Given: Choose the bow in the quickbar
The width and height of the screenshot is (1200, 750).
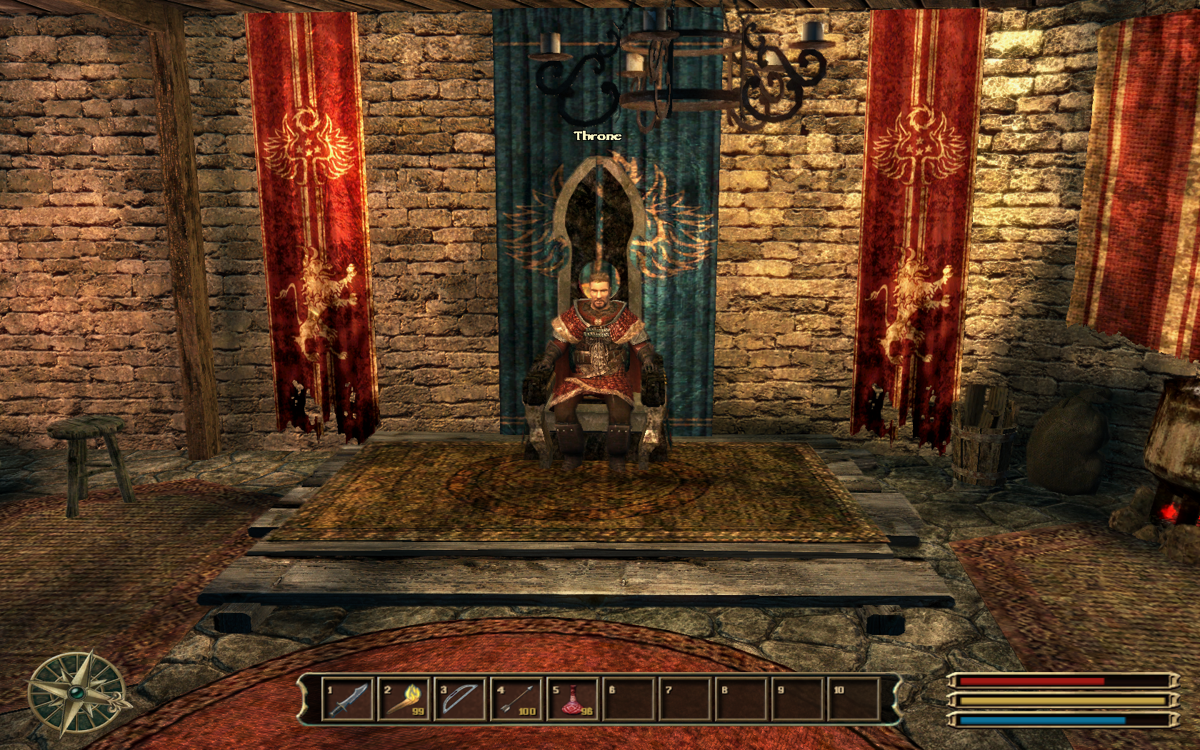Looking at the screenshot, I should 459,699.
